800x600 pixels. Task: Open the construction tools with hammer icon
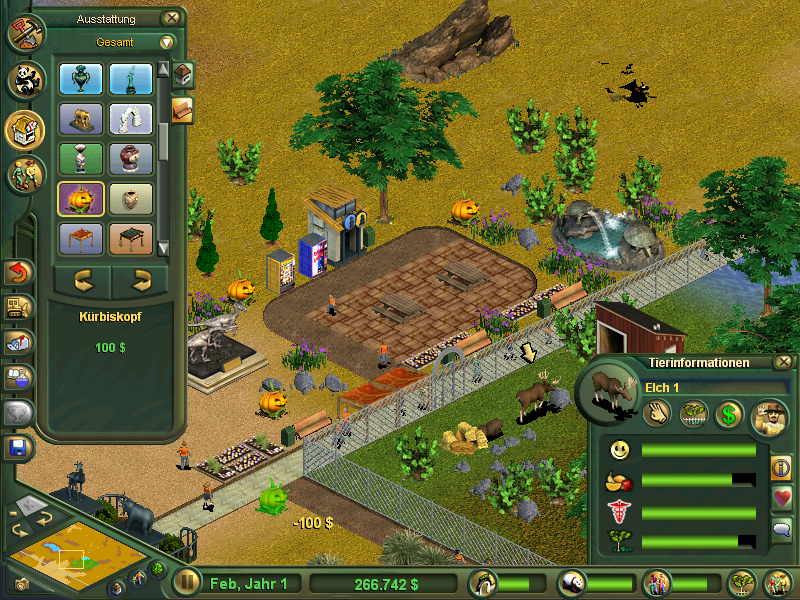(25, 32)
